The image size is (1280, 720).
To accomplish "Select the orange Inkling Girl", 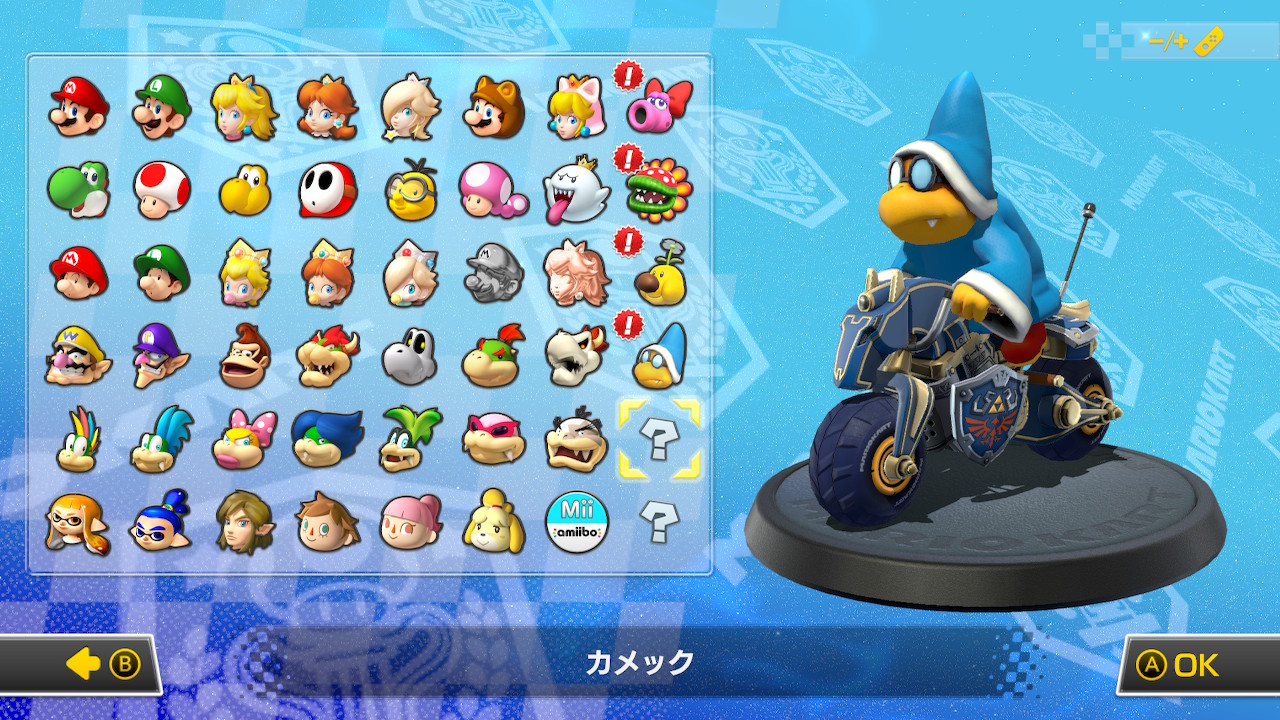I will (77, 521).
